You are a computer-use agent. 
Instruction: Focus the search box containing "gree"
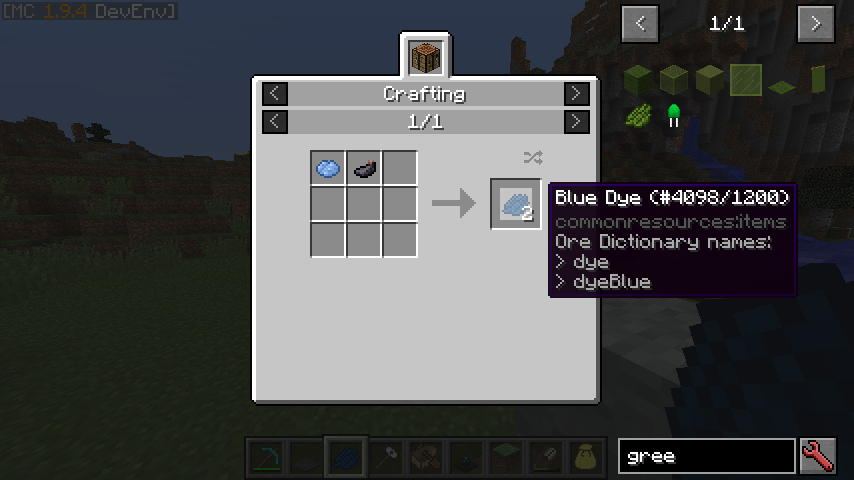706,457
